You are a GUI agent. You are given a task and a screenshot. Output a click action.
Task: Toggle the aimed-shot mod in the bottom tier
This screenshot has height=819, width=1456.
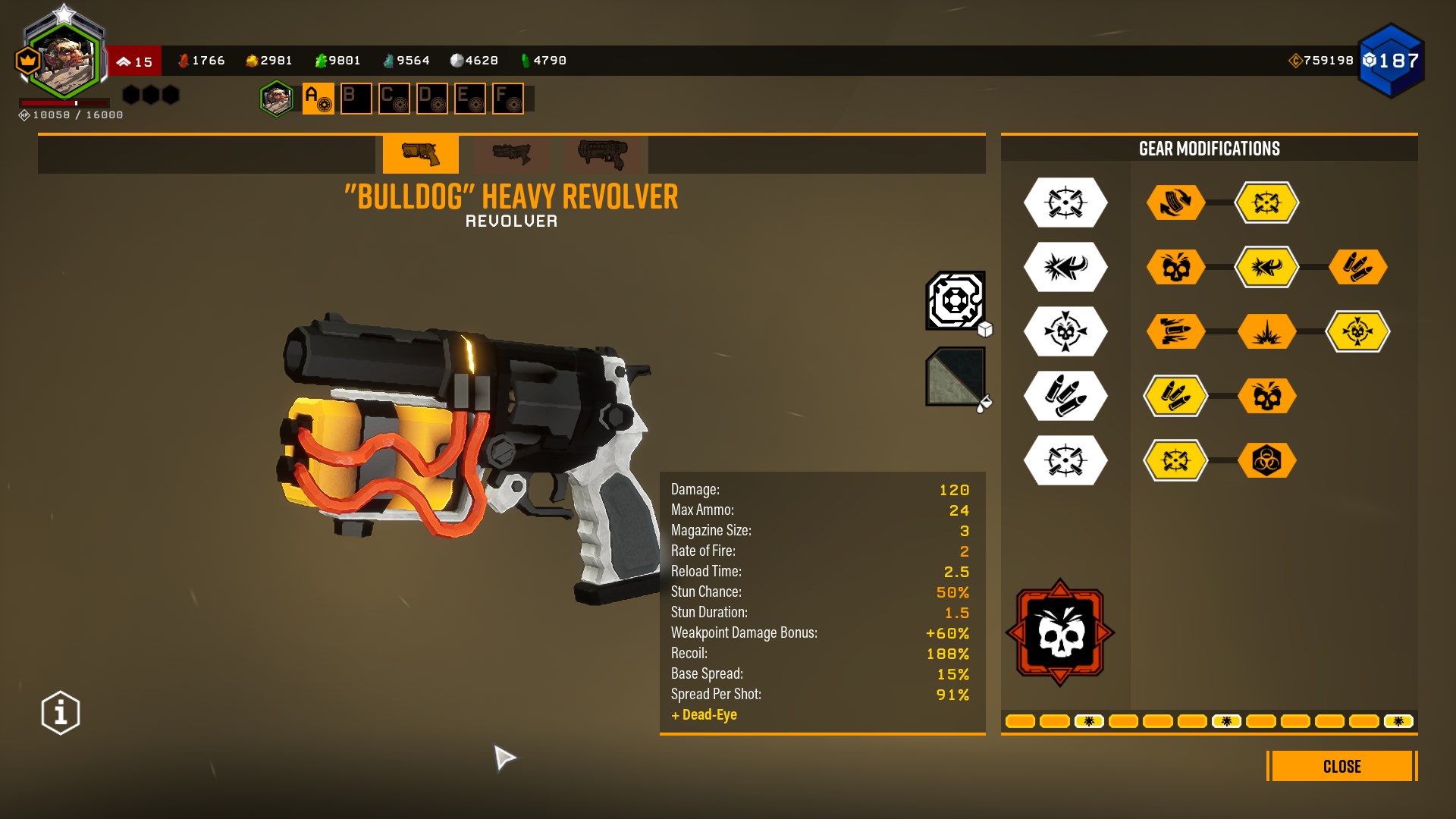click(1175, 460)
